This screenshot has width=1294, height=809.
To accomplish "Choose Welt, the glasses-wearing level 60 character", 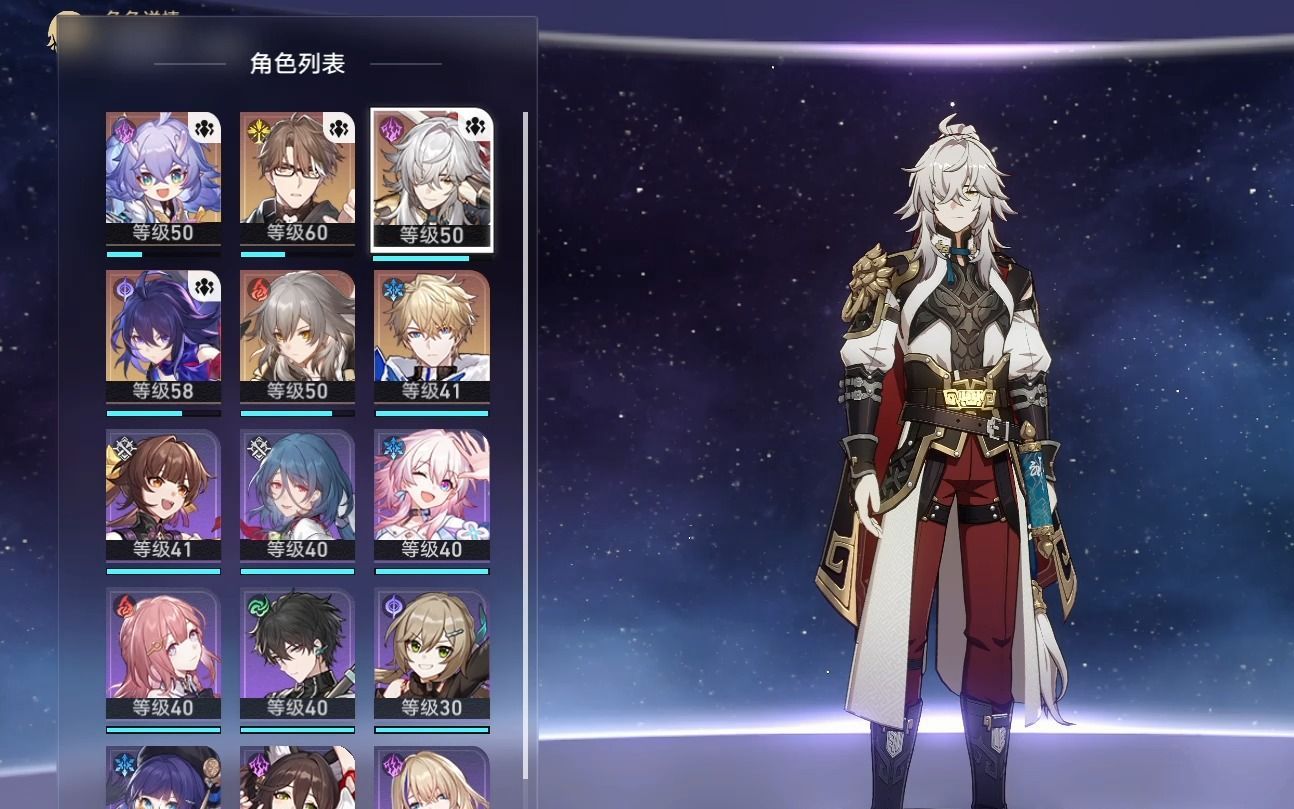I will point(297,178).
